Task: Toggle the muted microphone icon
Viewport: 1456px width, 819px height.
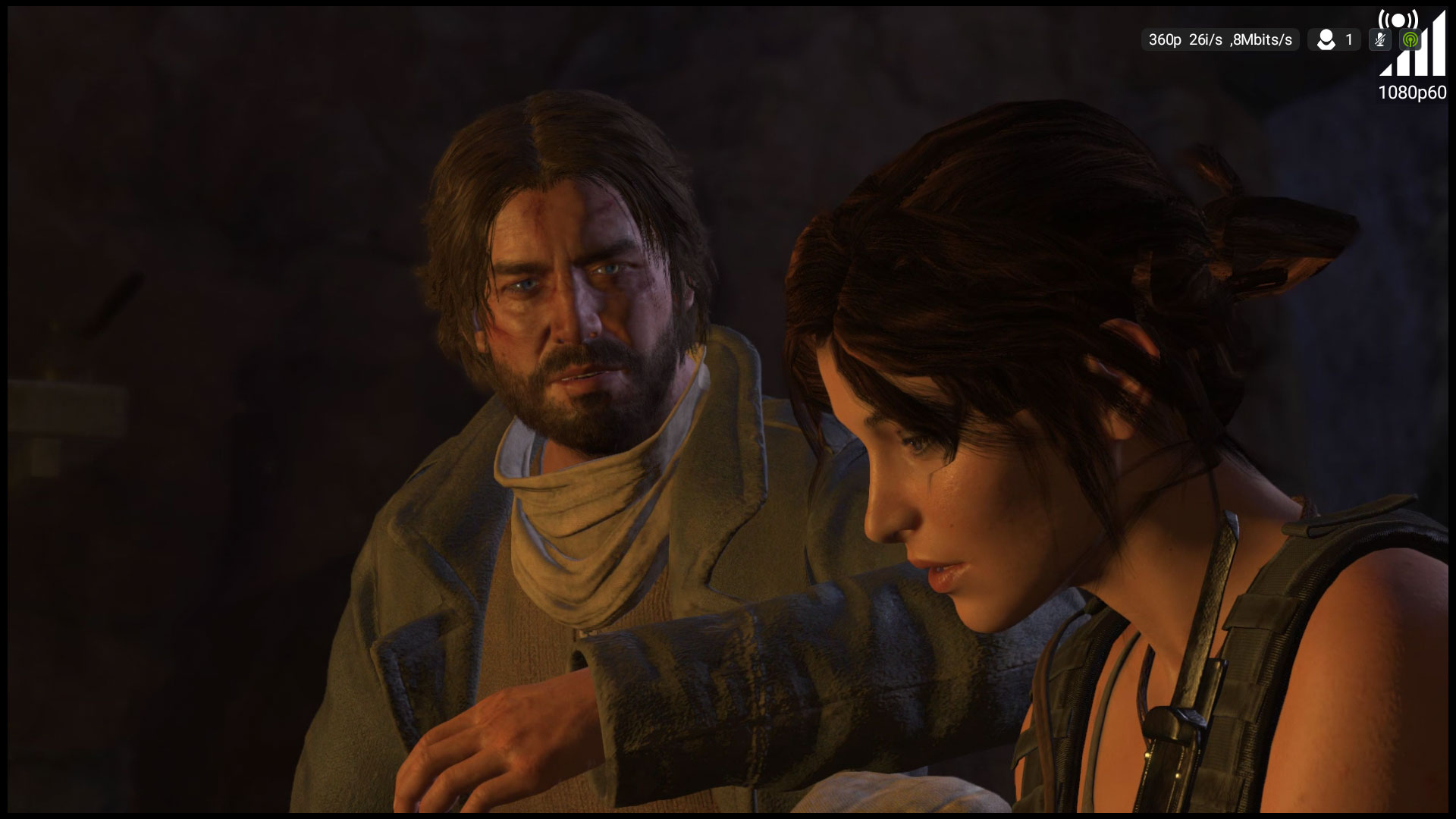Action: pyautogui.click(x=1380, y=40)
